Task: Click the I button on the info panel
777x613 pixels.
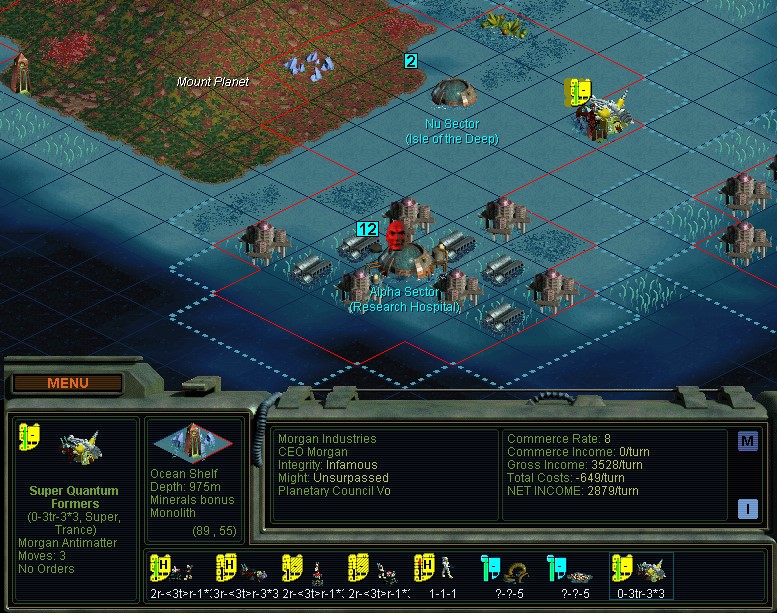Action: click(747, 508)
